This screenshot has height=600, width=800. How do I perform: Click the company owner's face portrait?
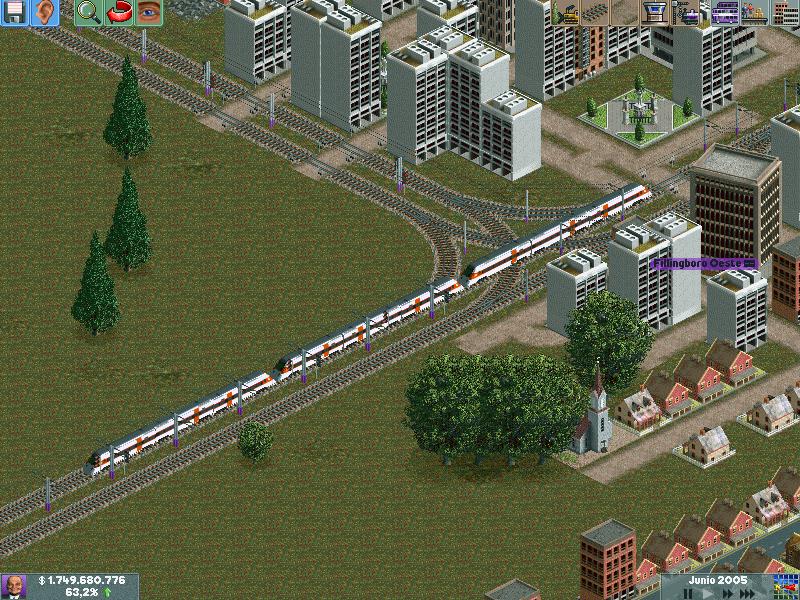tap(14, 586)
